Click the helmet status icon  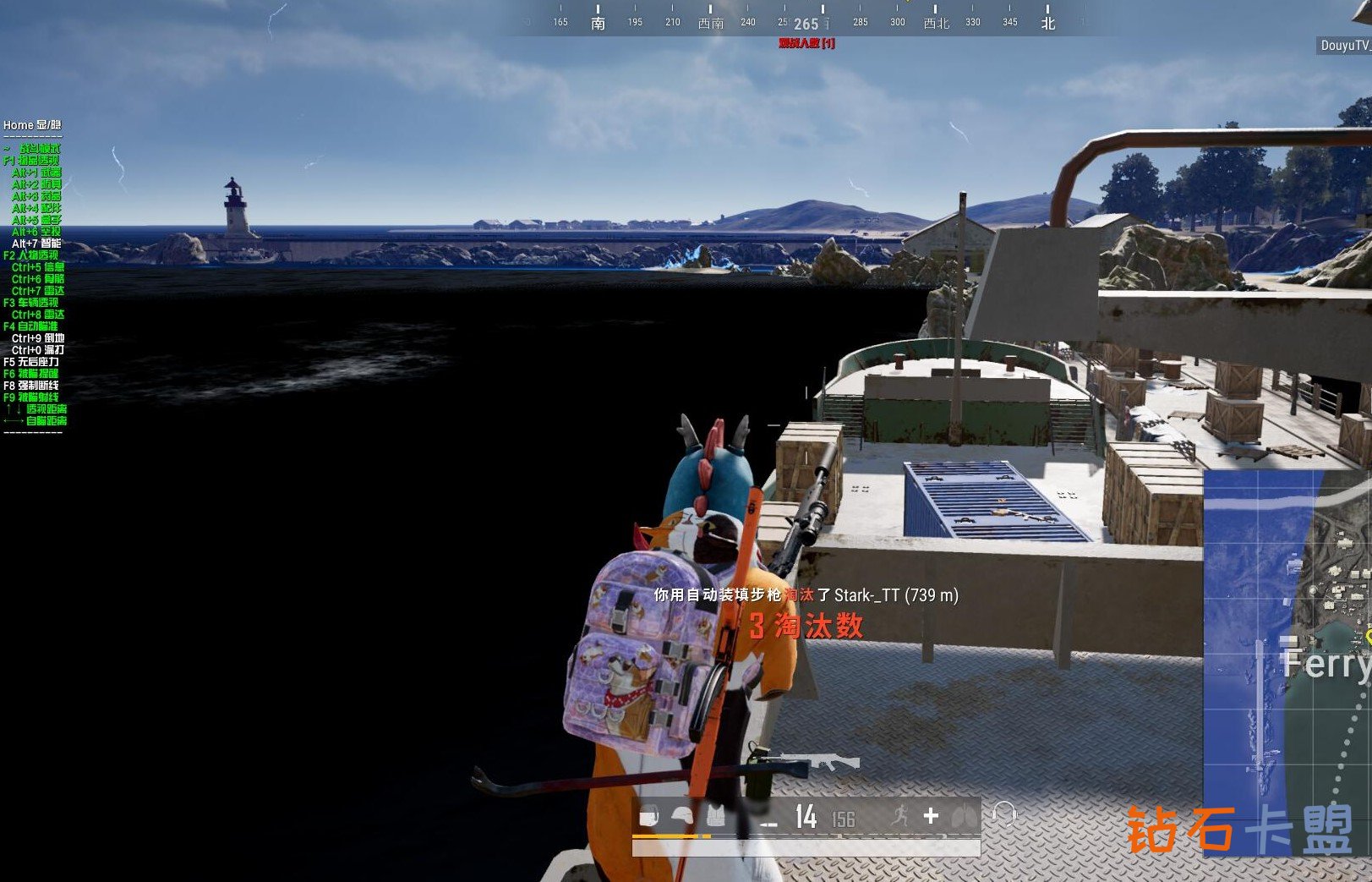point(682,816)
